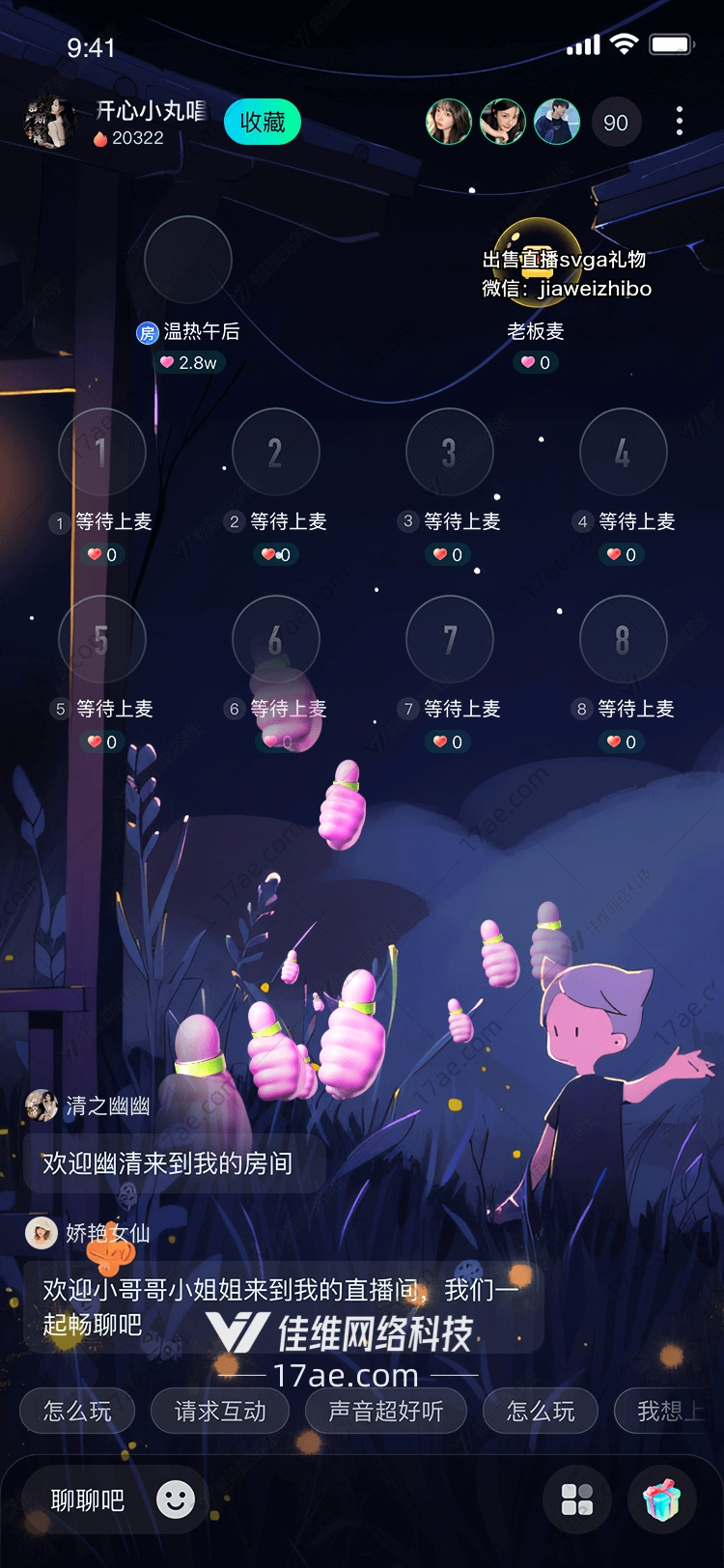
Task: Join mic seat number 5
Action: tap(102, 639)
